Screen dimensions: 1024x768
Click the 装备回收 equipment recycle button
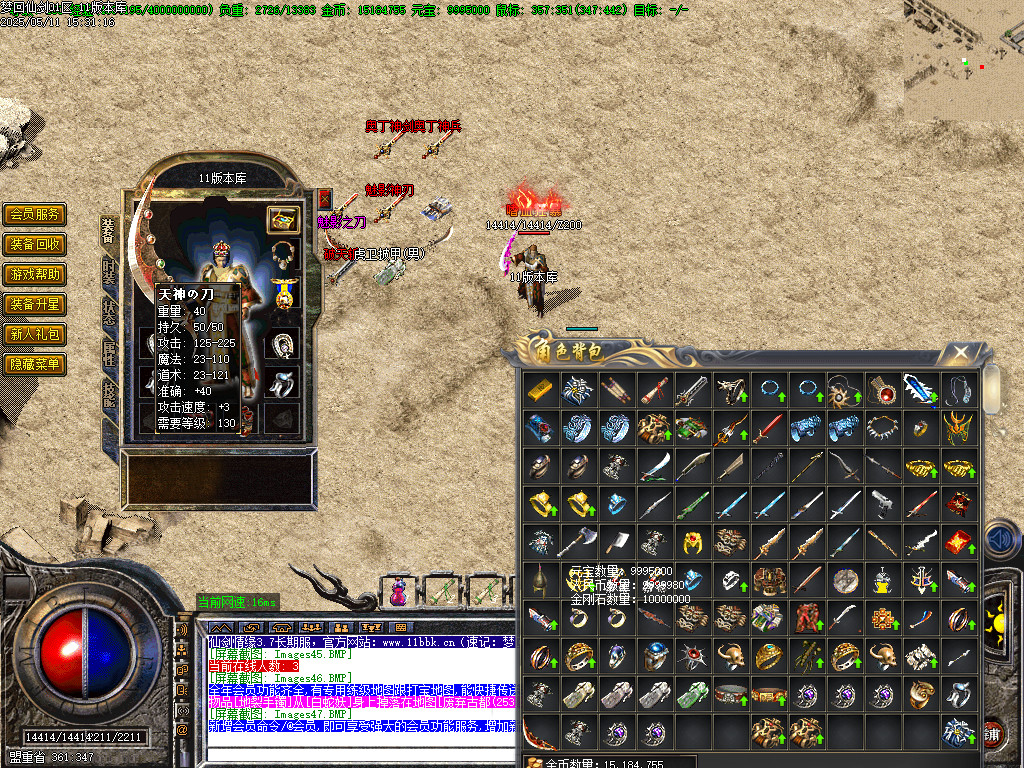click(35, 244)
